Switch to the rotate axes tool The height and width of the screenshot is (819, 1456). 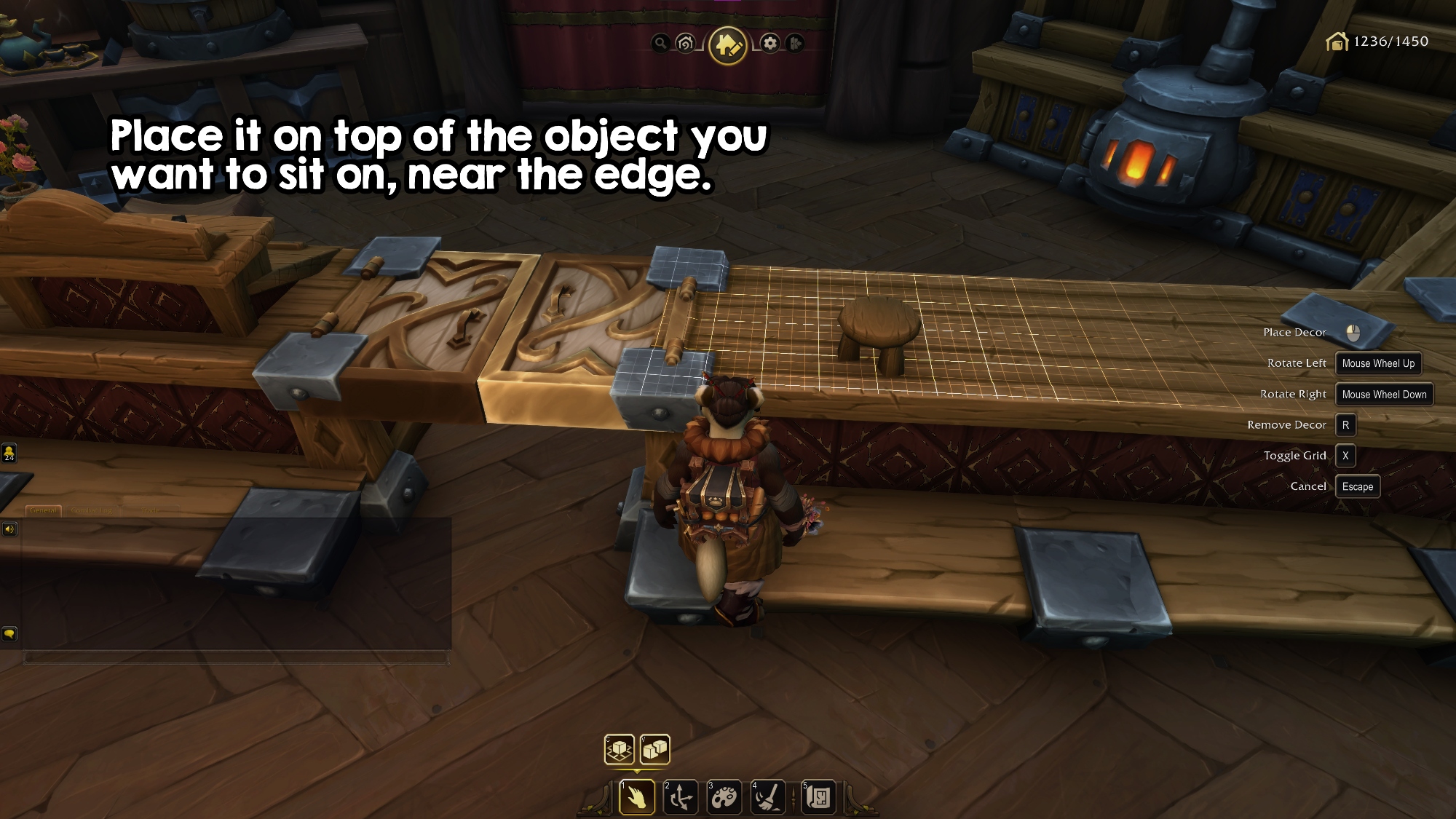tap(681, 798)
